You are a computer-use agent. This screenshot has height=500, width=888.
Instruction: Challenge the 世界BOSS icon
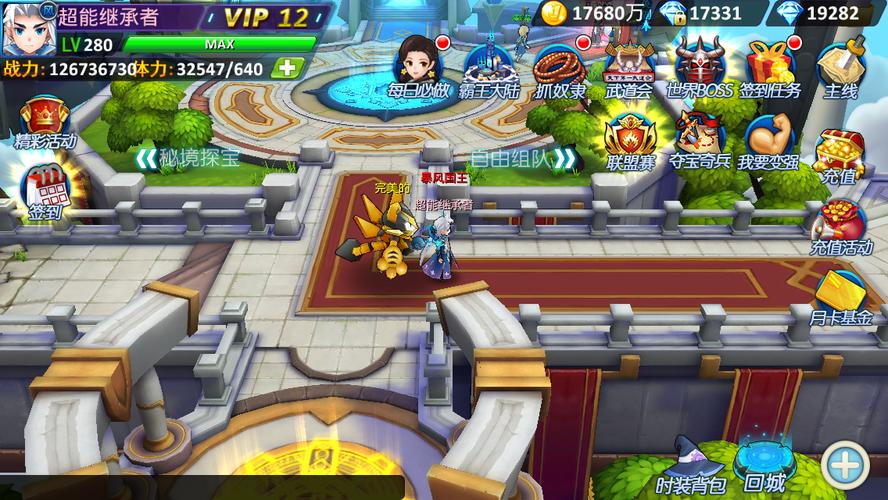(699, 66)
